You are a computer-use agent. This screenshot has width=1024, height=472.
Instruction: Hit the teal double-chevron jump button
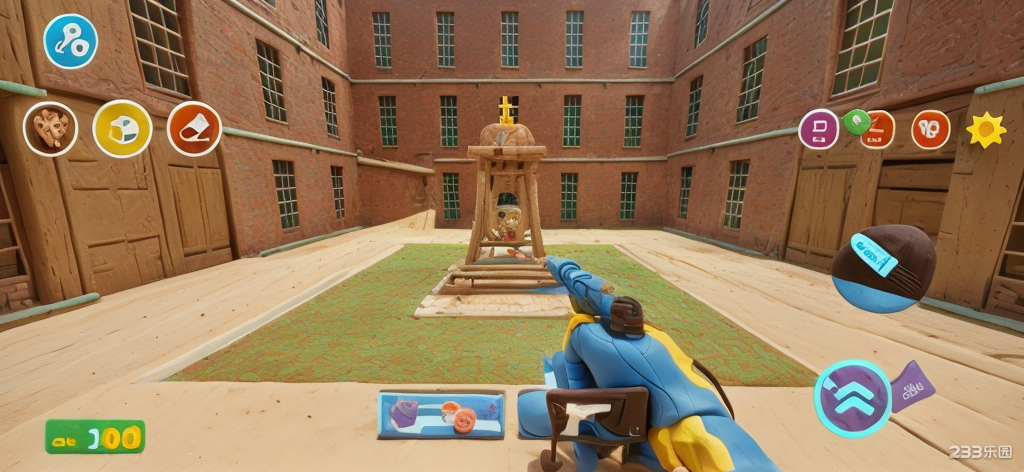click(852, 398)
